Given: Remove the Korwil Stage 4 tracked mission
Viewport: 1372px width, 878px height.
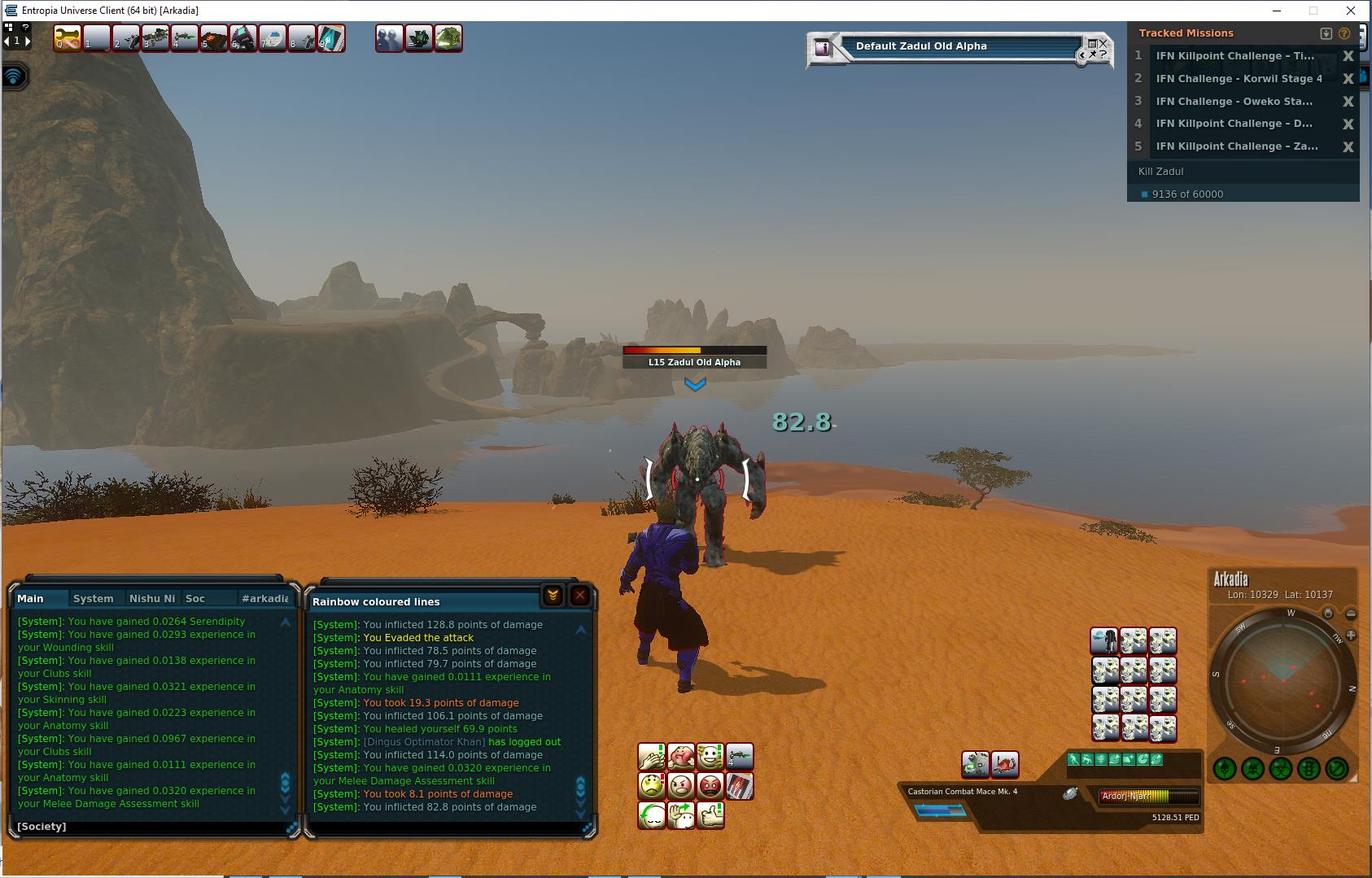Looking at the screenshot, I should tap(1348, 79).
